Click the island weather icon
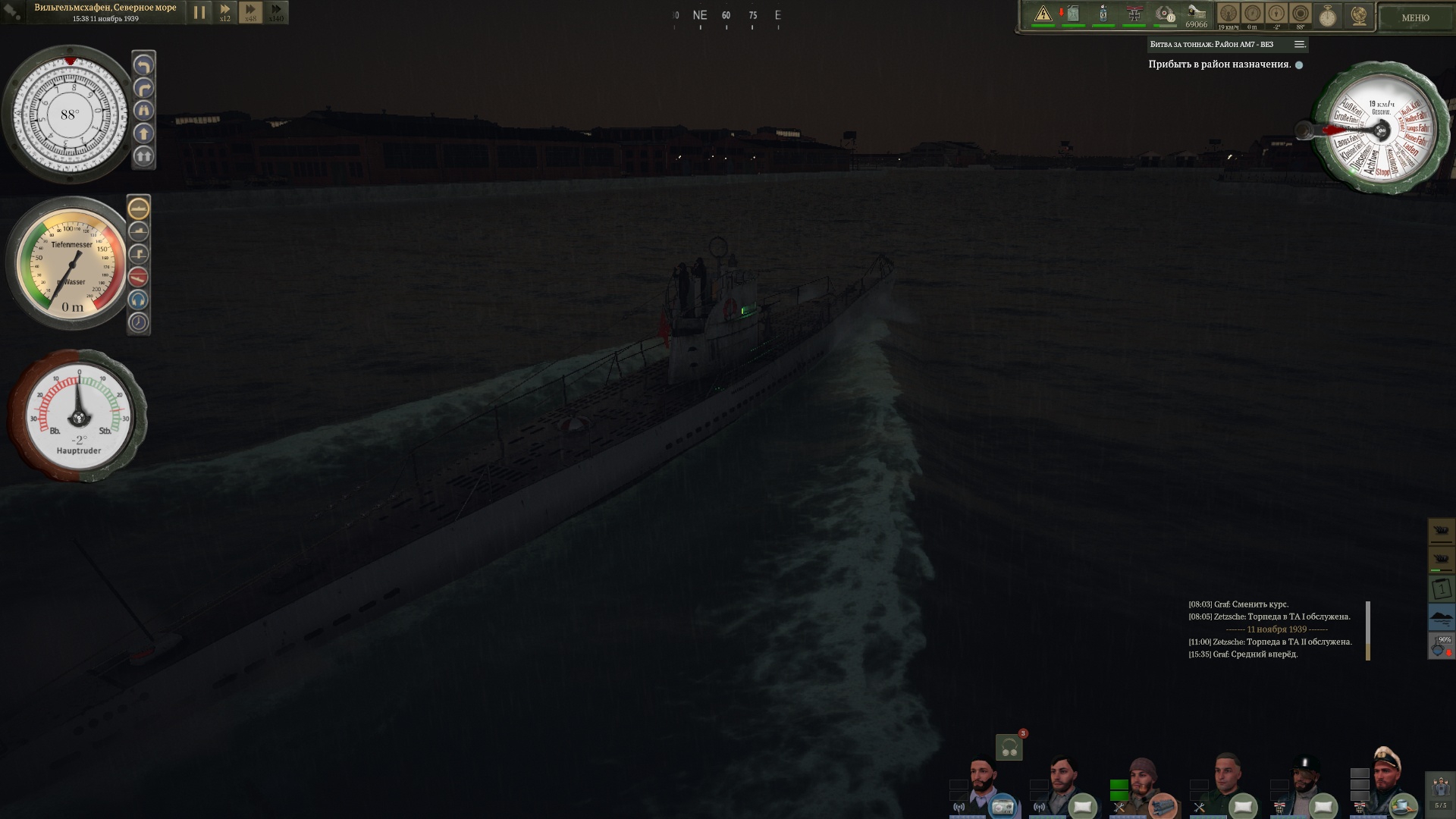Image resolution: width=1456 pixels, height=819 pixels. (x=1441, y=617)
